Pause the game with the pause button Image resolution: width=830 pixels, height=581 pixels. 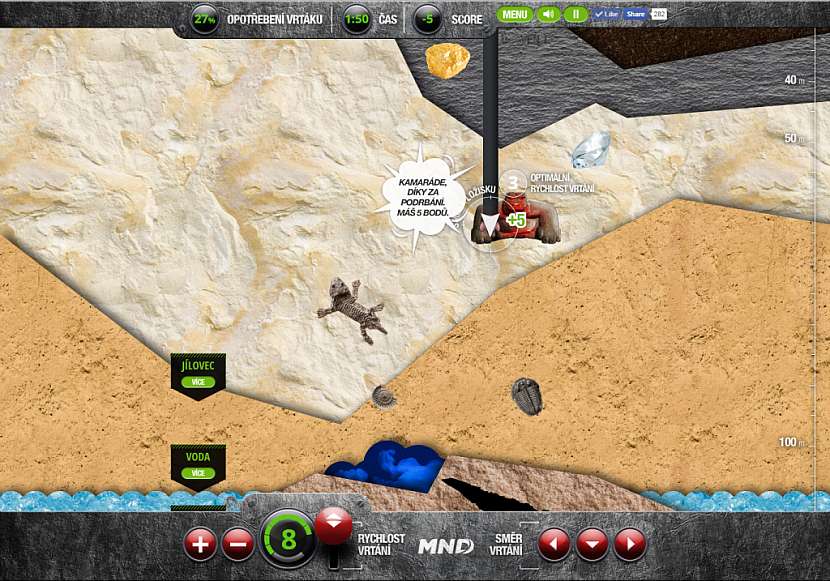click(x=575, y=15)
